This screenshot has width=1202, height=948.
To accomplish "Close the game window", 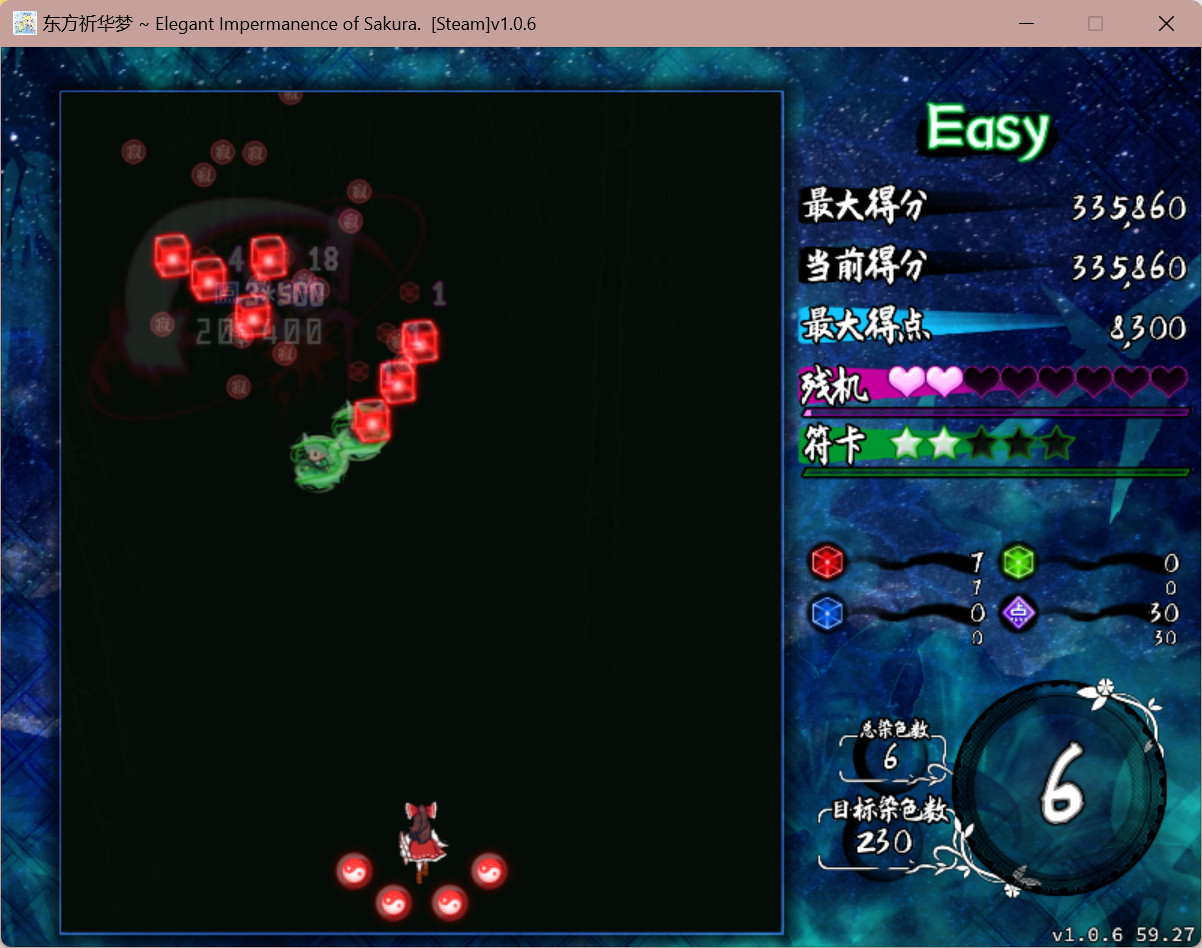I will coord(1166,23).
